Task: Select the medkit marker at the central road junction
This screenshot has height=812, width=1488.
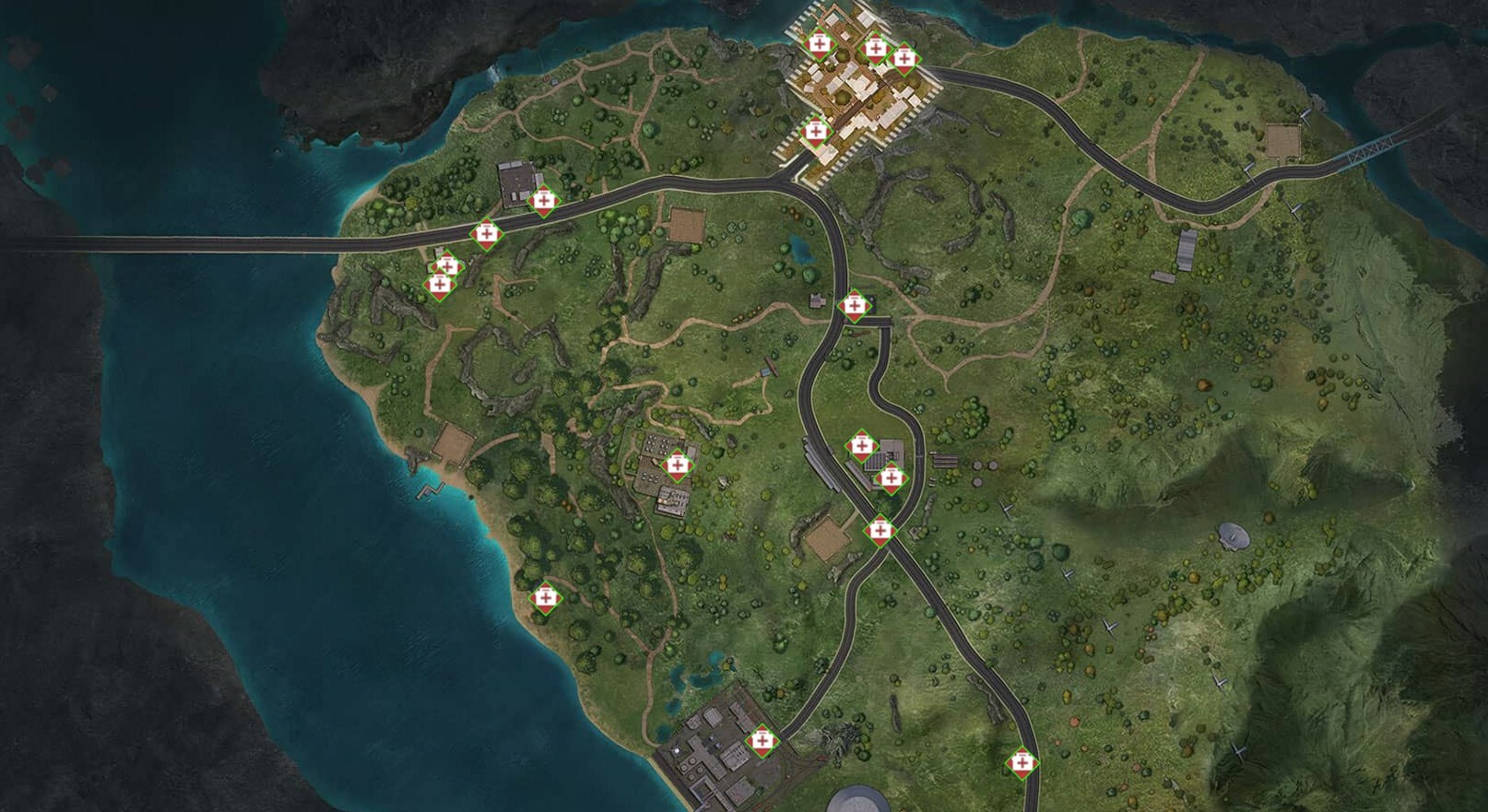Action: (x=856, y=308)
